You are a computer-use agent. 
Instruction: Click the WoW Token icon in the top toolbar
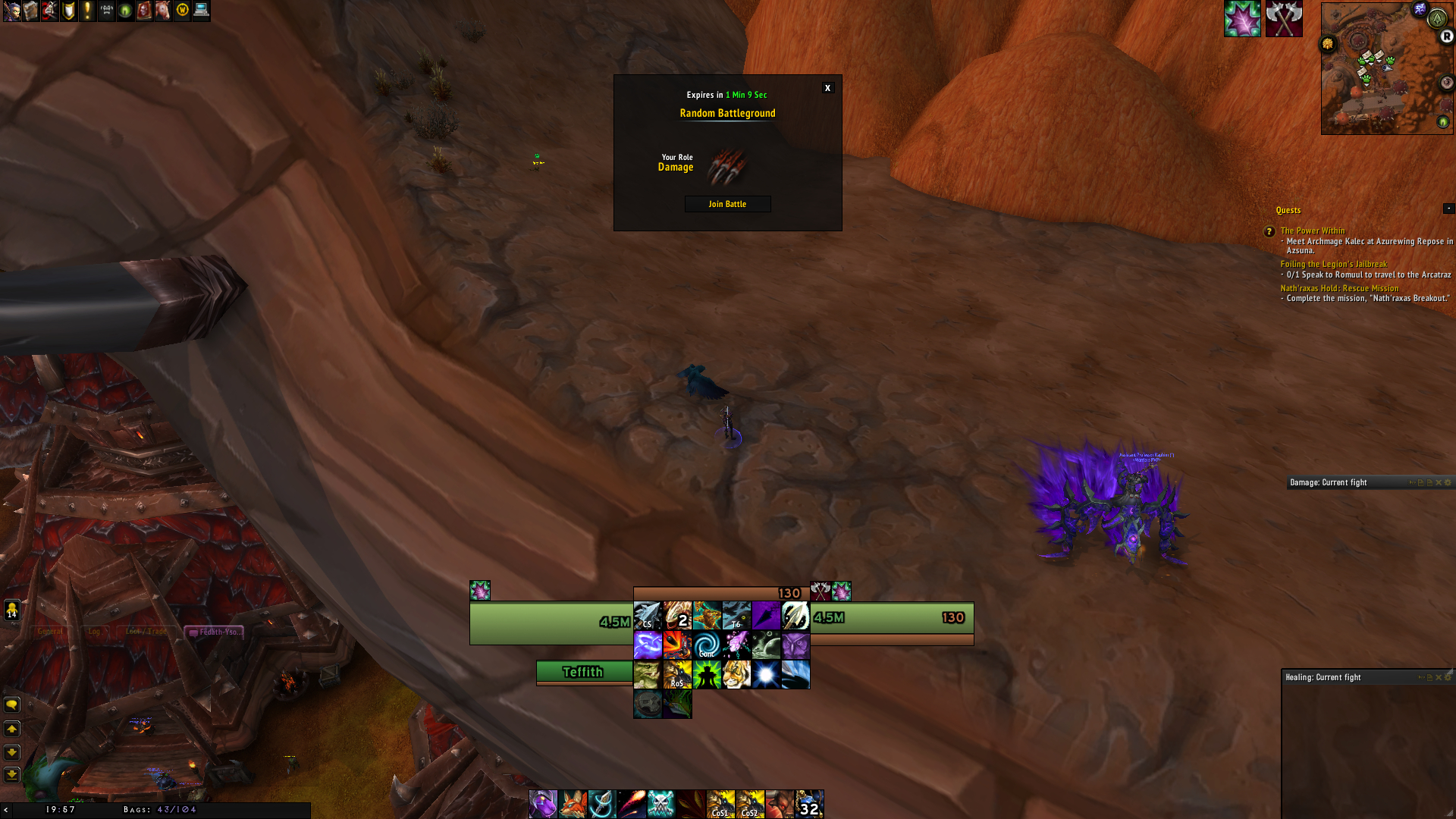(x=180, y=12)
